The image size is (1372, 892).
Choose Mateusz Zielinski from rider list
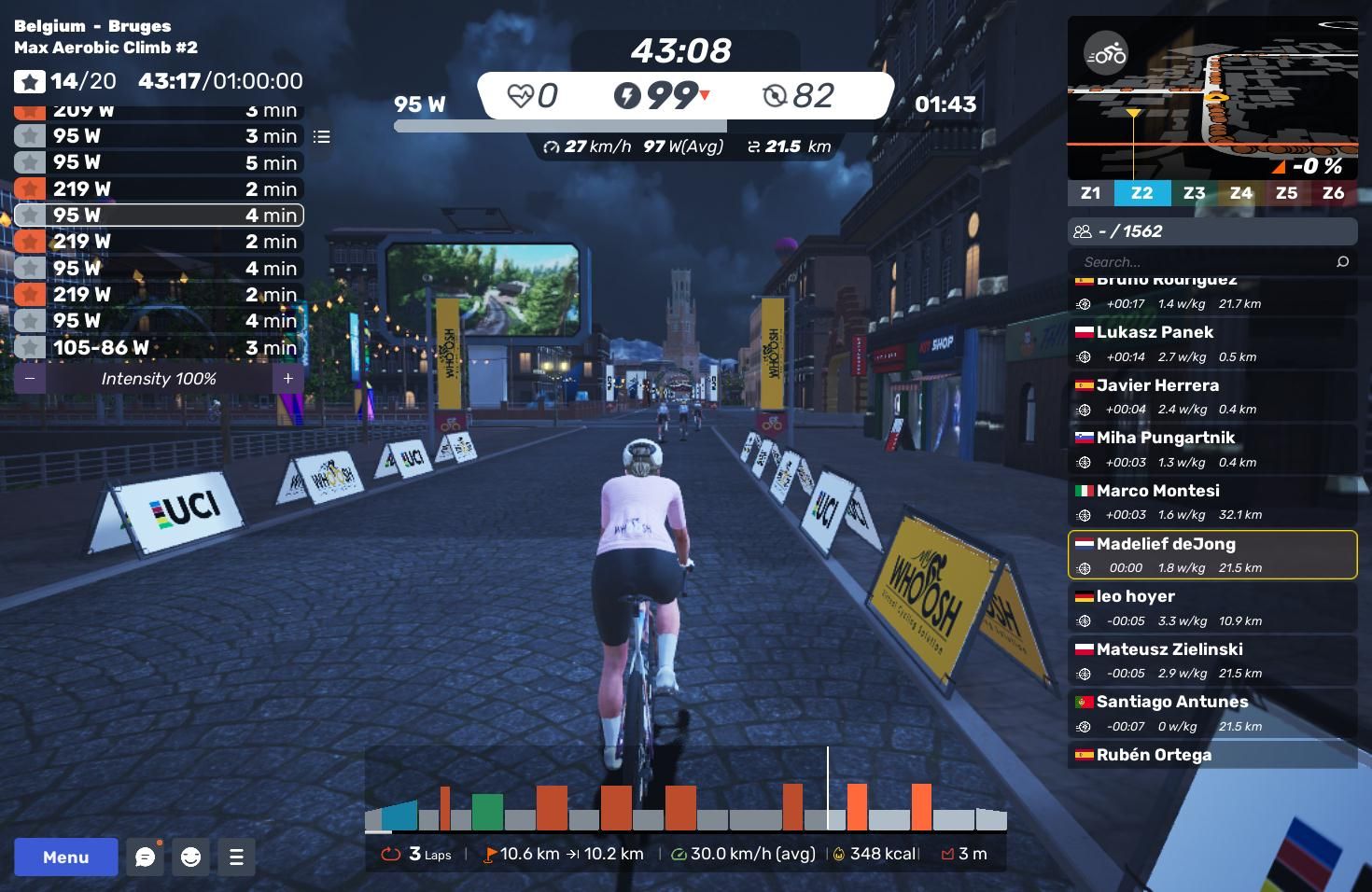[1211, 661]
